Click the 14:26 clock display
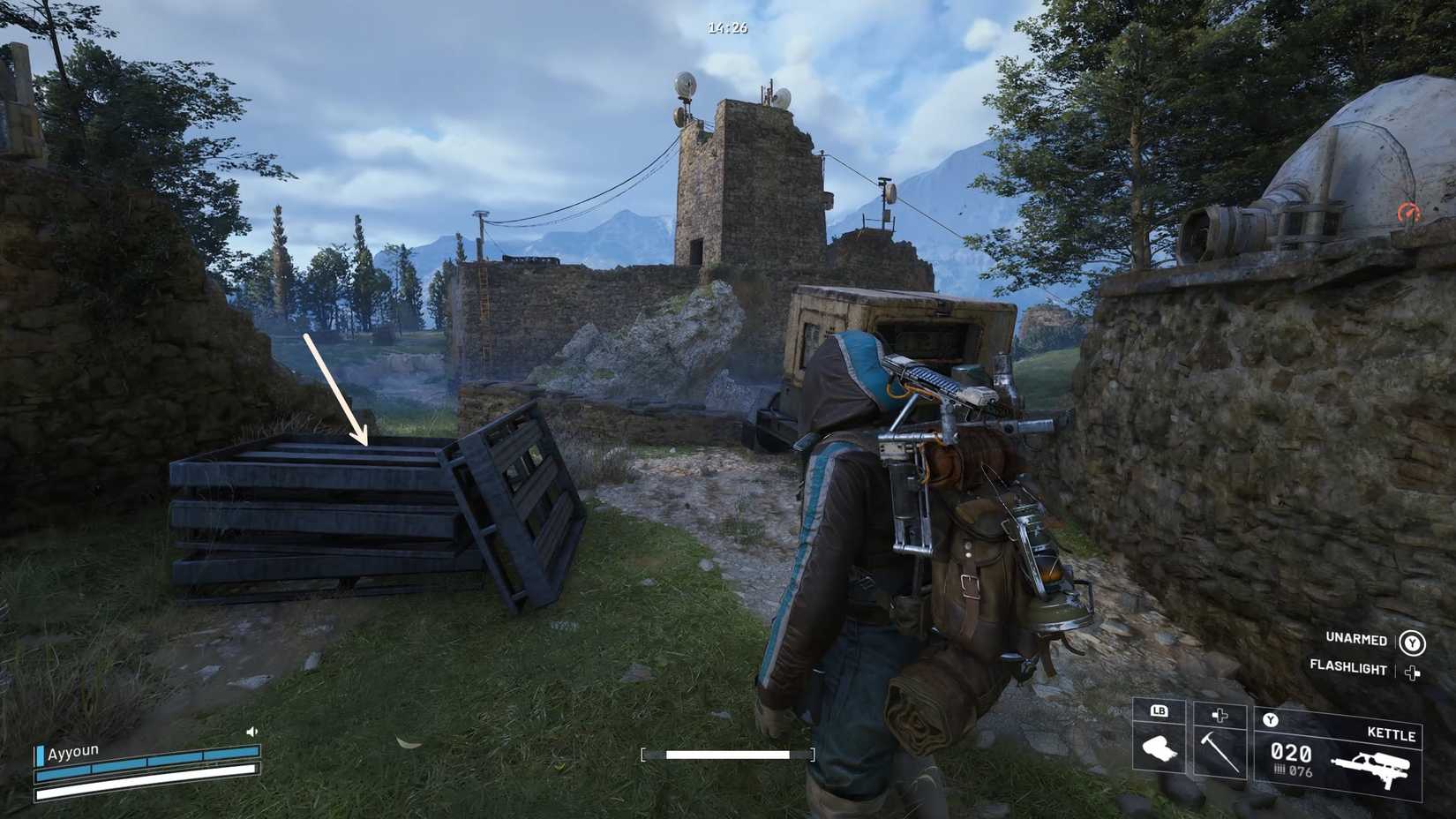The image size is (1456, 819). (x=725, y=27)
